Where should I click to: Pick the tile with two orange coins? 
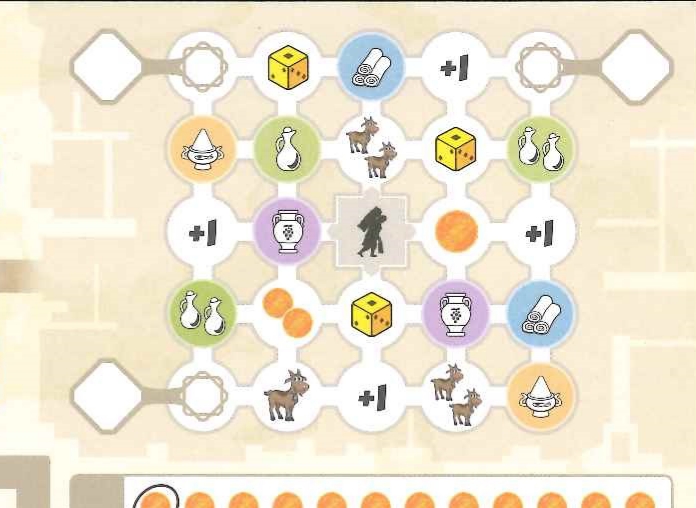pos(286,312)
